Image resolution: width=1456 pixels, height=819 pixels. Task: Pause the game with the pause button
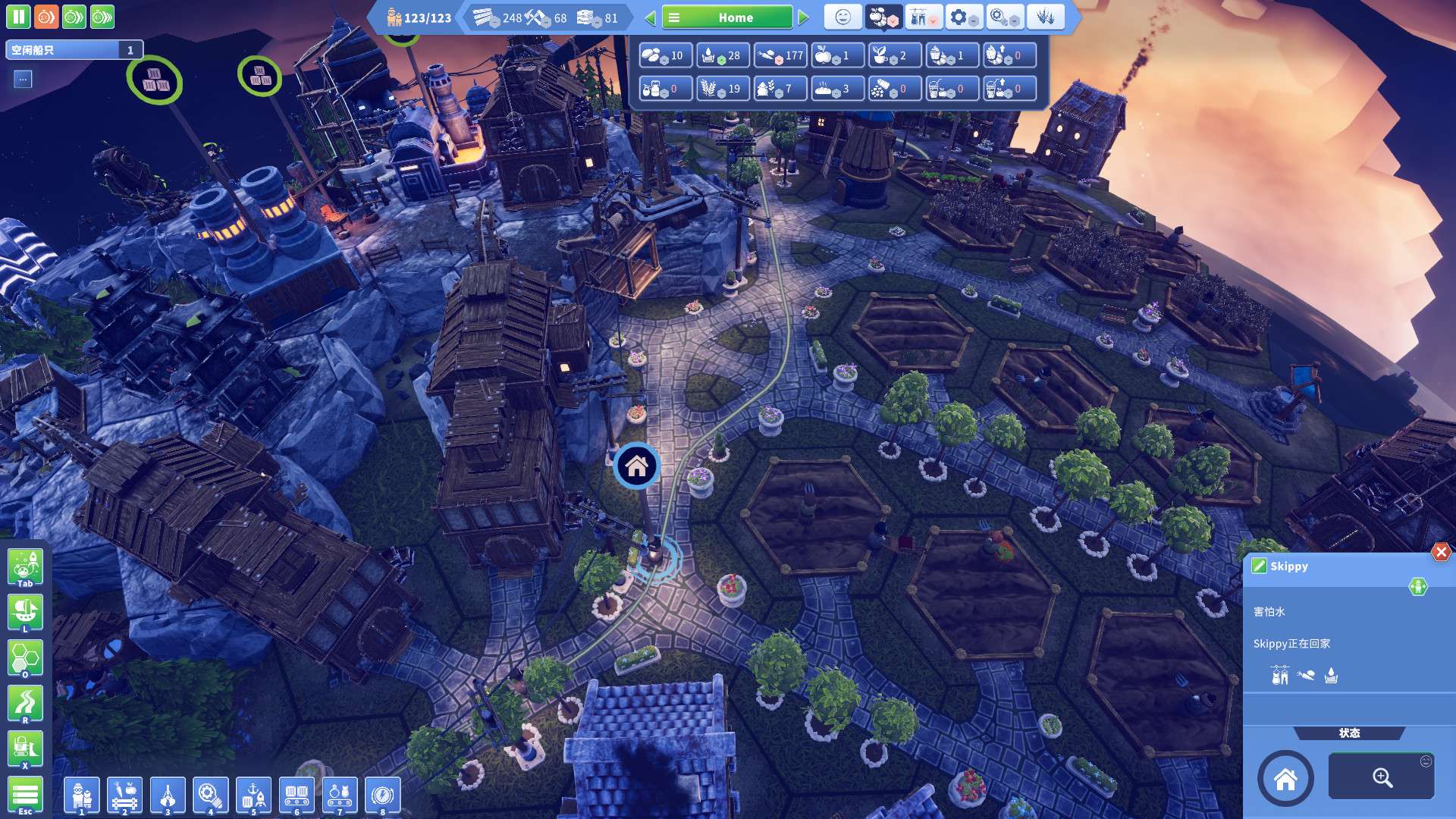(18, 17)
